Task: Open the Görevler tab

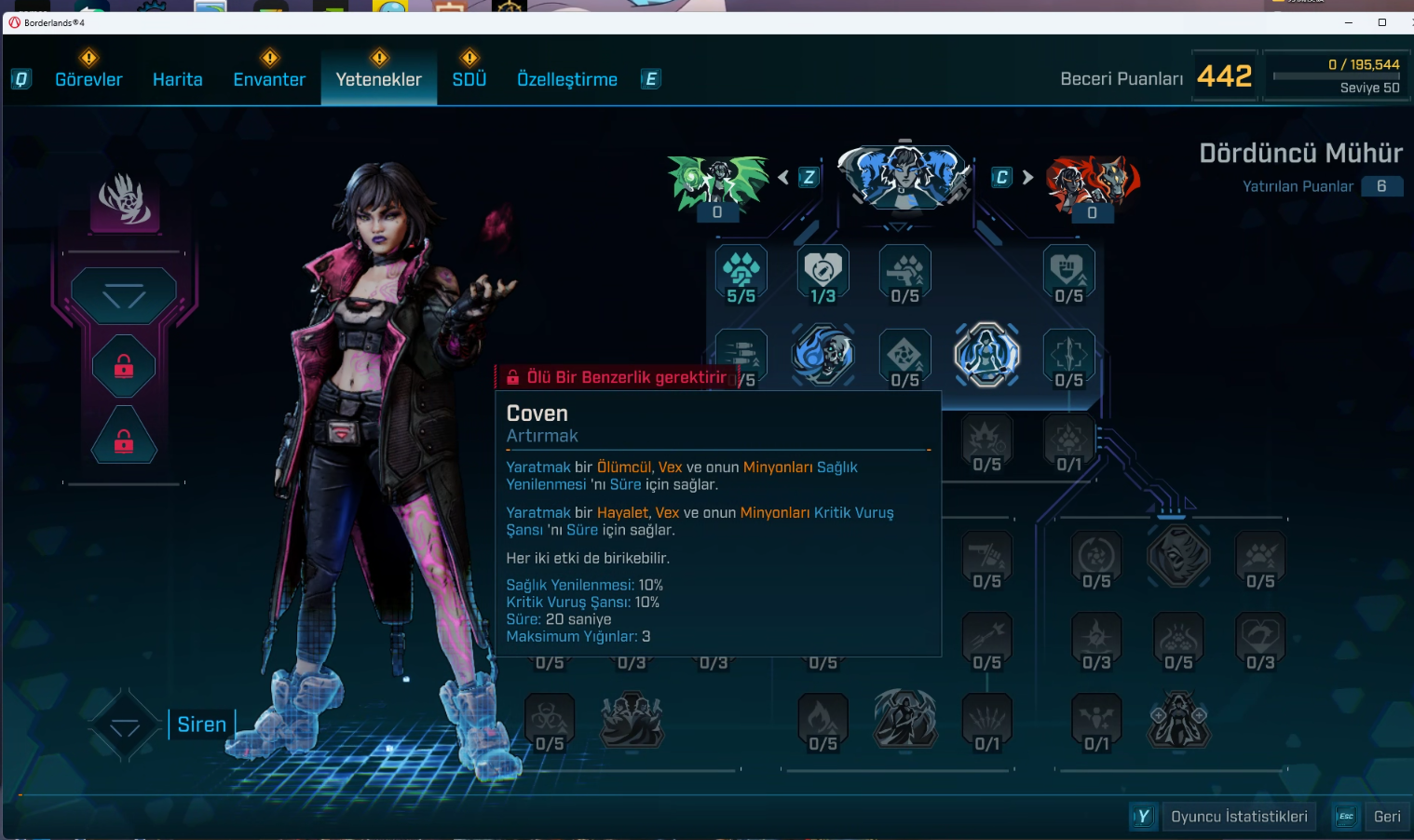Action: (x=88, y=79)
